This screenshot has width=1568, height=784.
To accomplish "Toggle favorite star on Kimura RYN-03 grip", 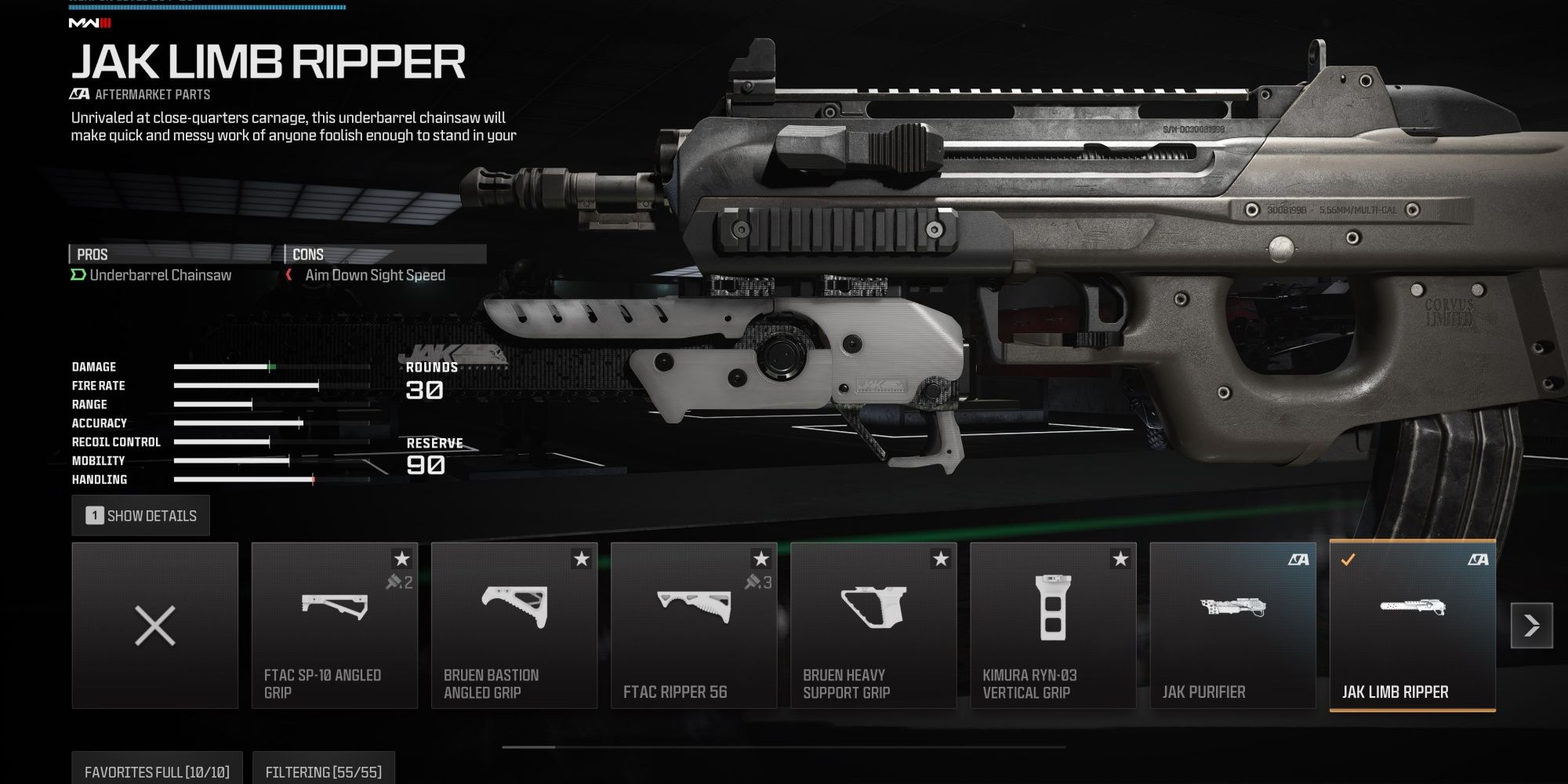I will pos(1120,559).
